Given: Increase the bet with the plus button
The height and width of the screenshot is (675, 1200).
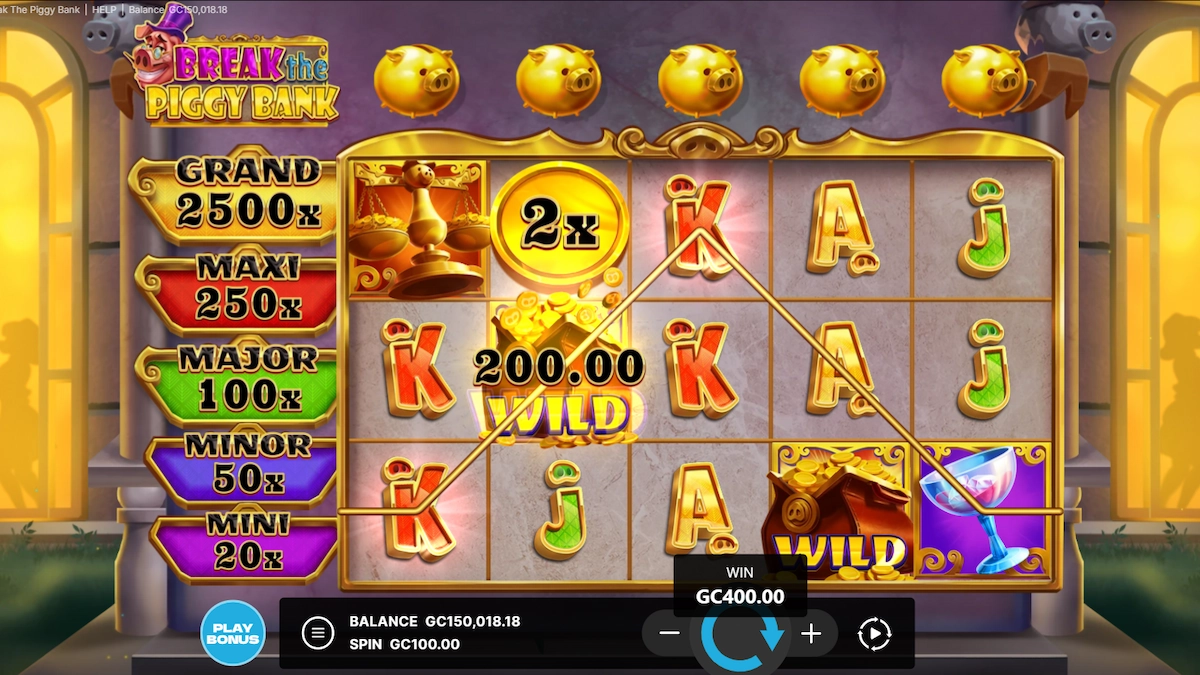Looking at the screenshot, I should (811, 633).
